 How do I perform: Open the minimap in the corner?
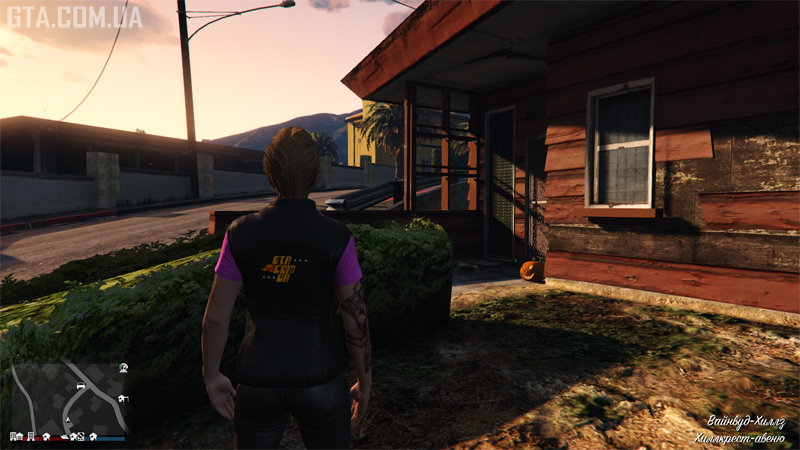pos(68,401)
